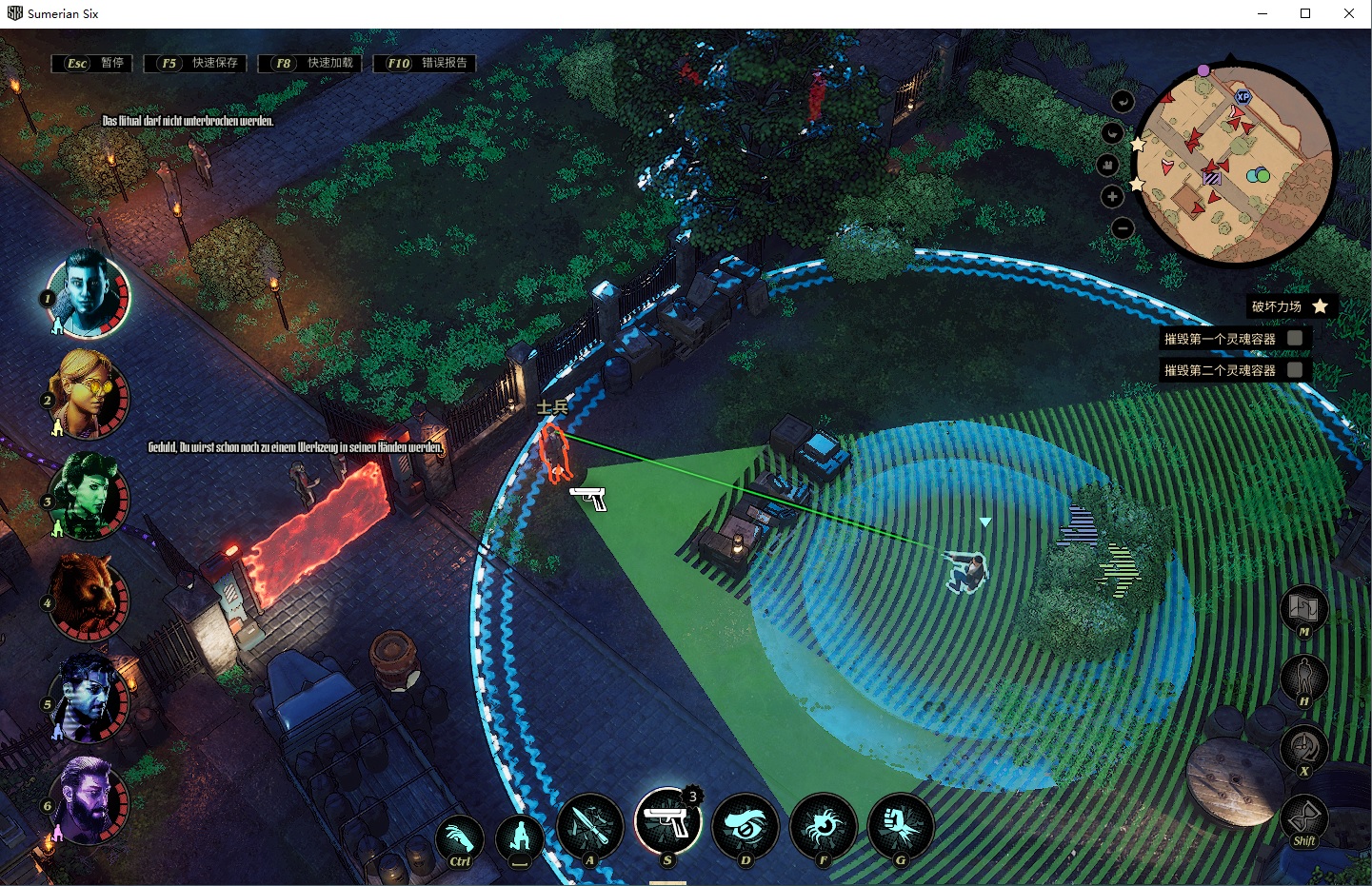This screenshot has height=886, width=1372.
Task: Open the map with the folded map icon
Action: point(1303,606)
